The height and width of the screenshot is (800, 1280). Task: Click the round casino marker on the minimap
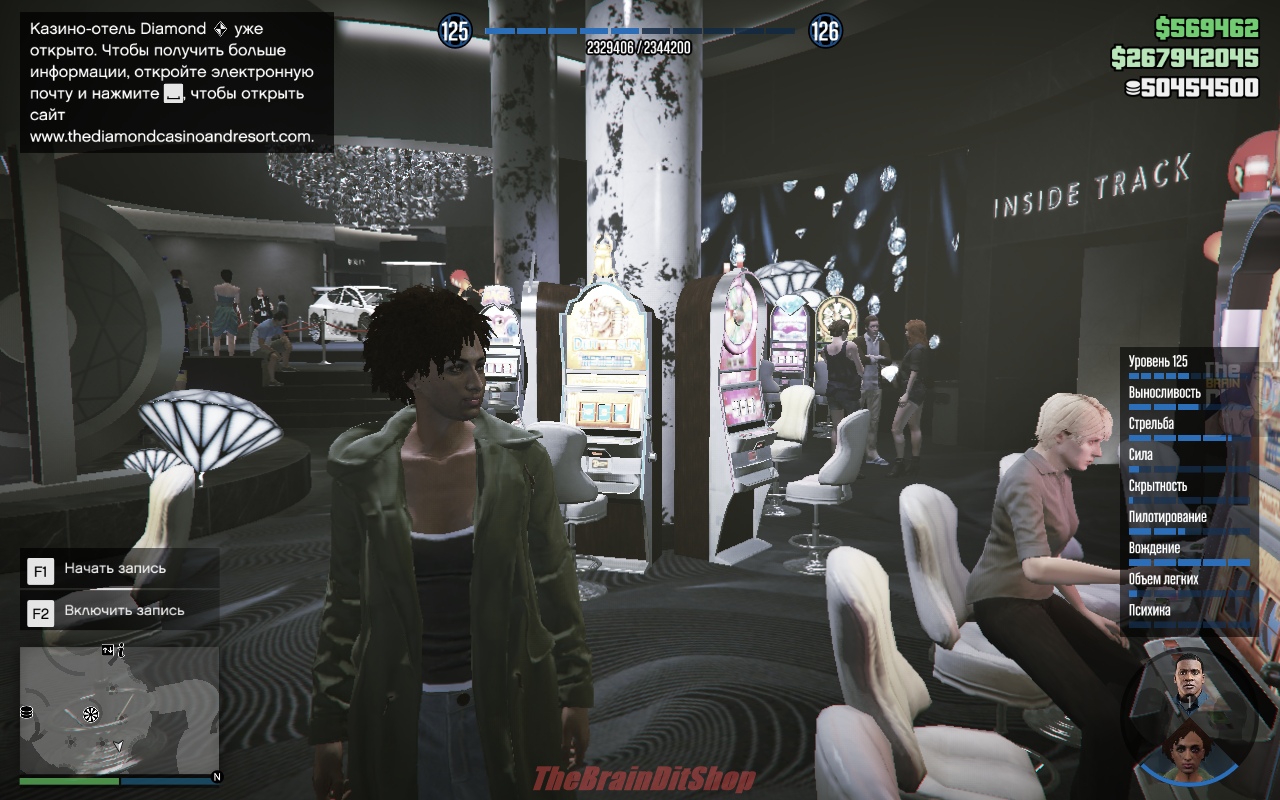91,713
